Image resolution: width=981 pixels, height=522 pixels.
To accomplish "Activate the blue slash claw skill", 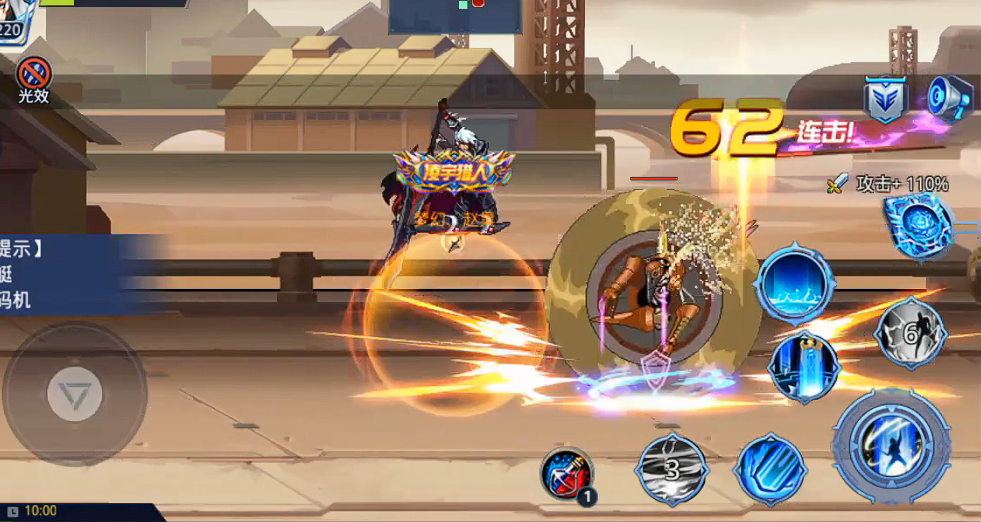I will coord(770,468).
